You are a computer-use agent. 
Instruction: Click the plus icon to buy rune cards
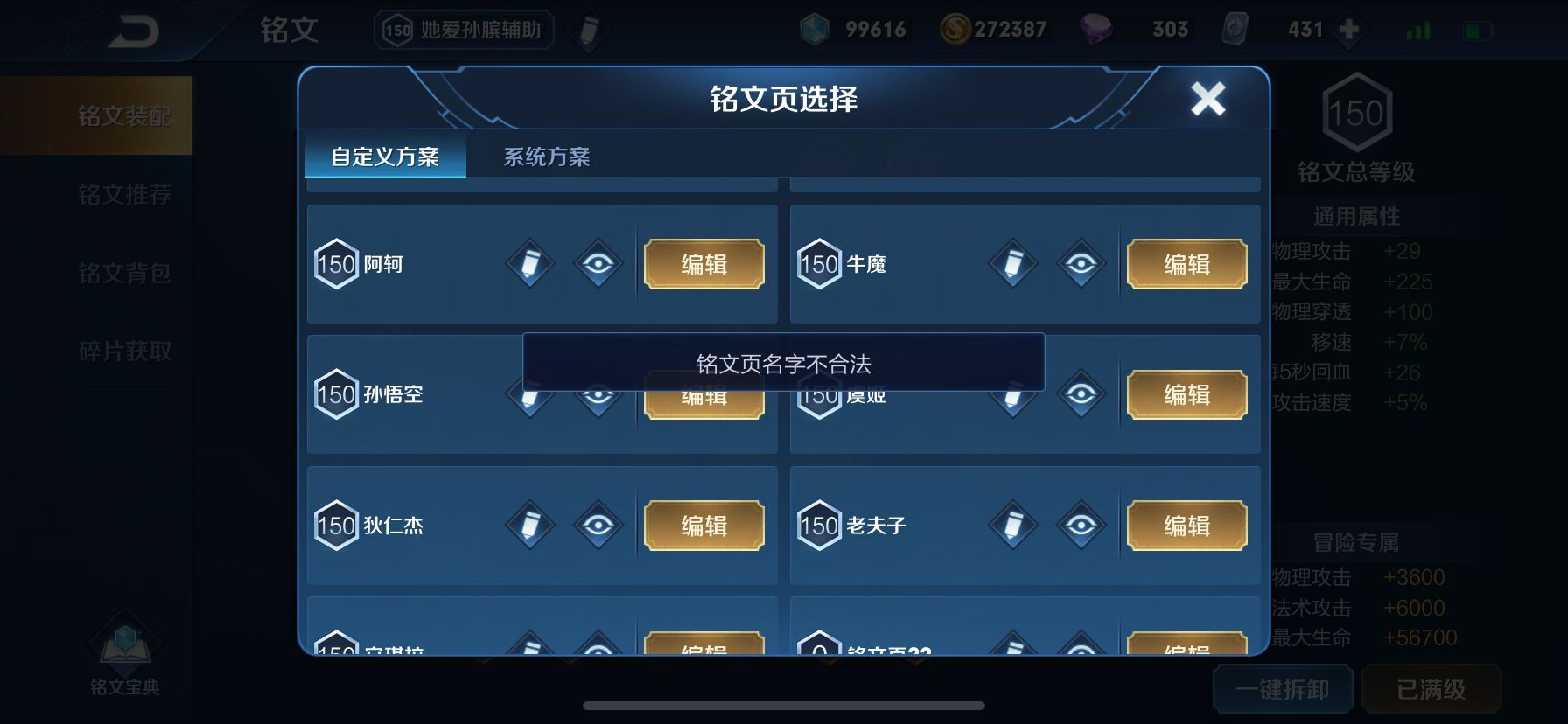(1347, 29)
